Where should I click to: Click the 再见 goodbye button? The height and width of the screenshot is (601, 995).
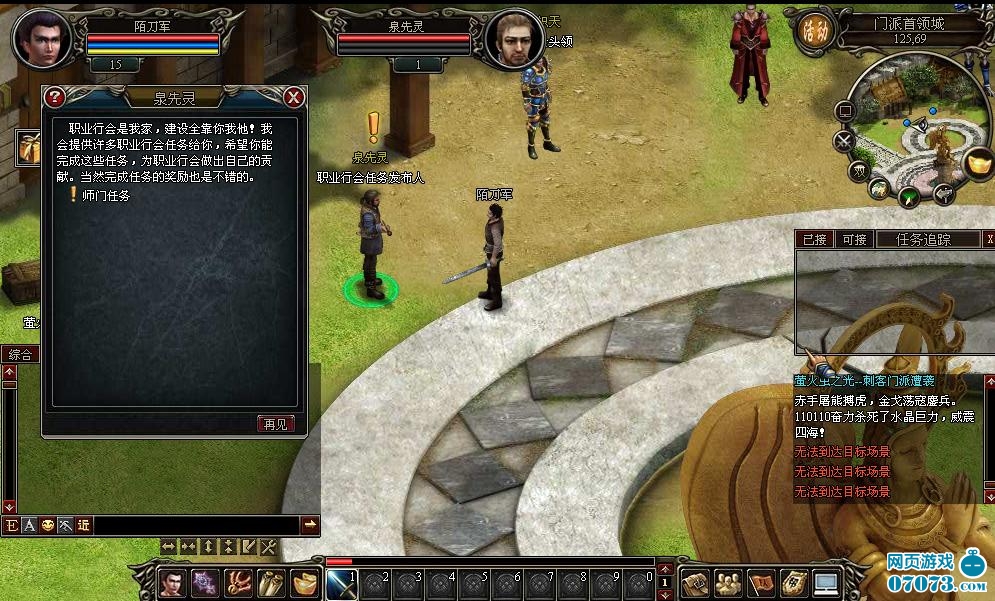coord(275,423)
